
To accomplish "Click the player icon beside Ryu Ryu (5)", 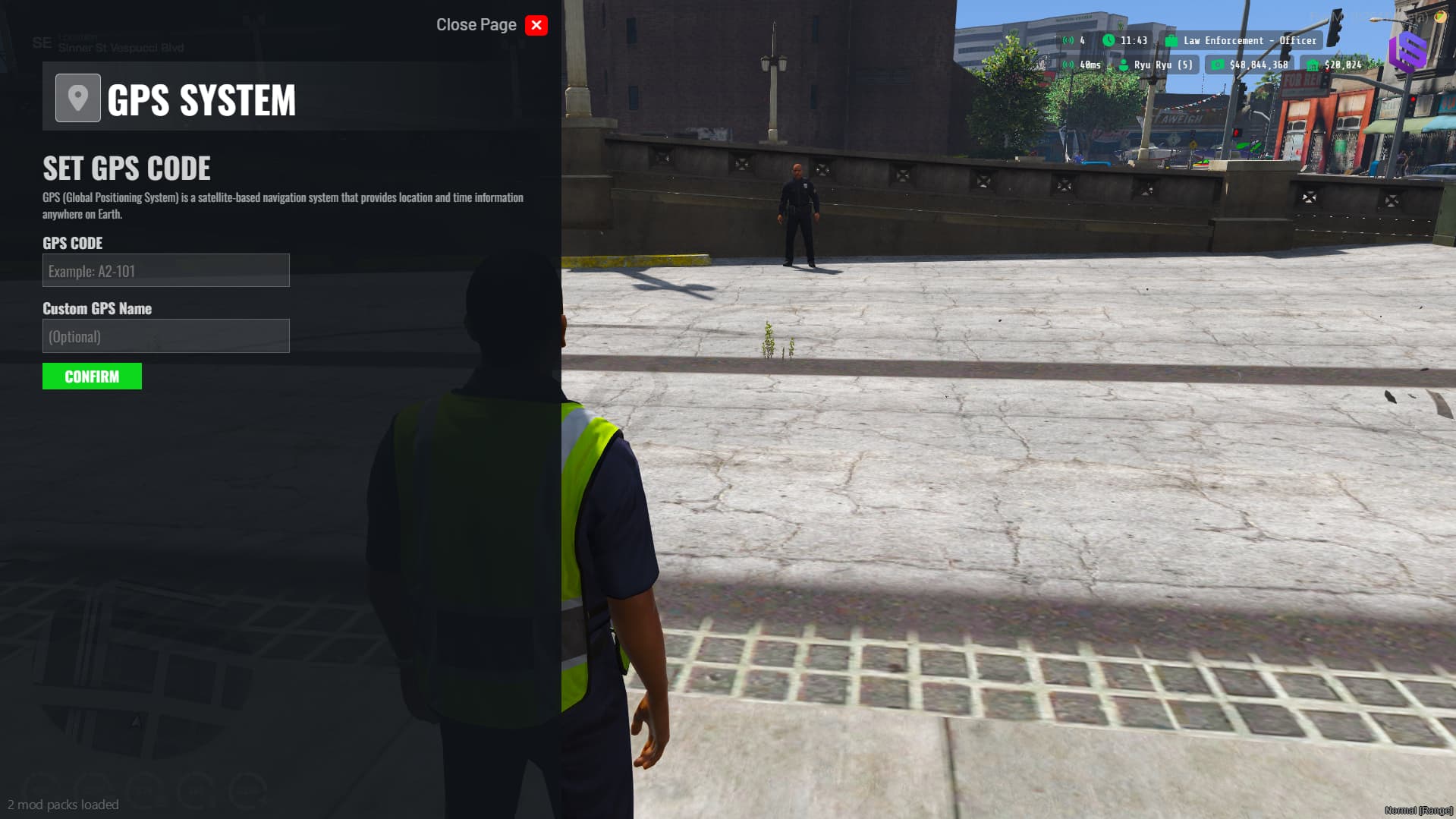I will [x=1124, y=65].
